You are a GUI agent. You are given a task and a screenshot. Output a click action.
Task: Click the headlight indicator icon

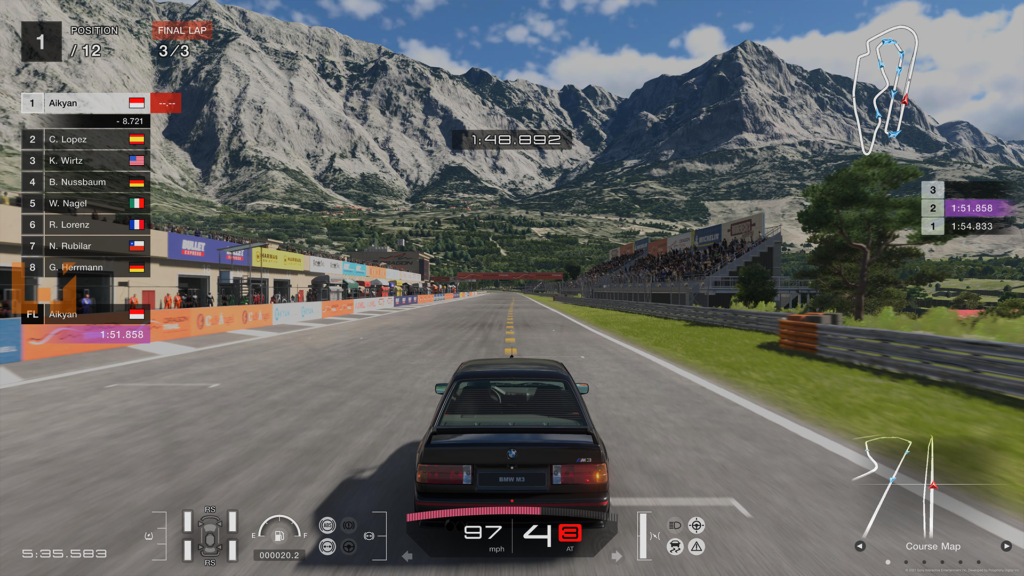click(675, 525)
